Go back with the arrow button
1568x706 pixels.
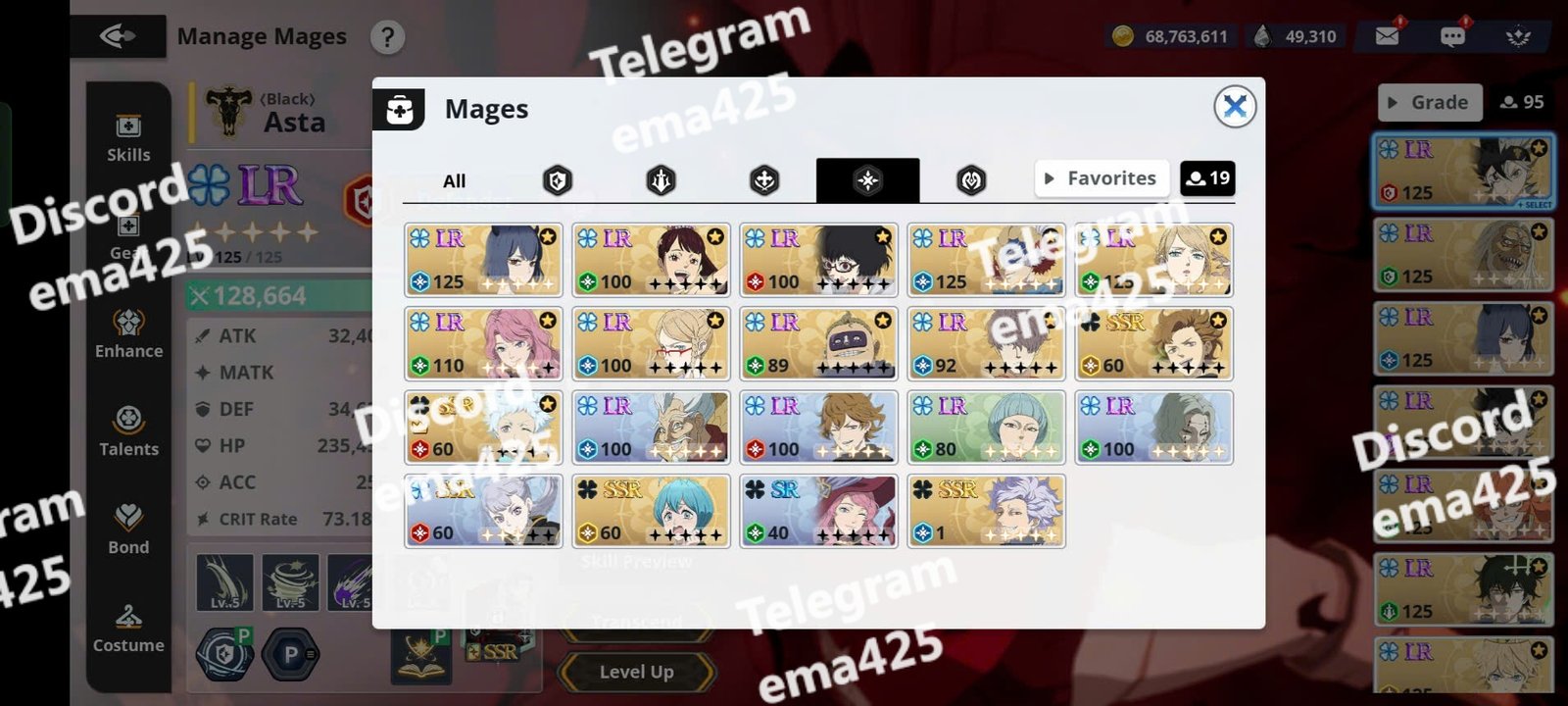(118, 37)
